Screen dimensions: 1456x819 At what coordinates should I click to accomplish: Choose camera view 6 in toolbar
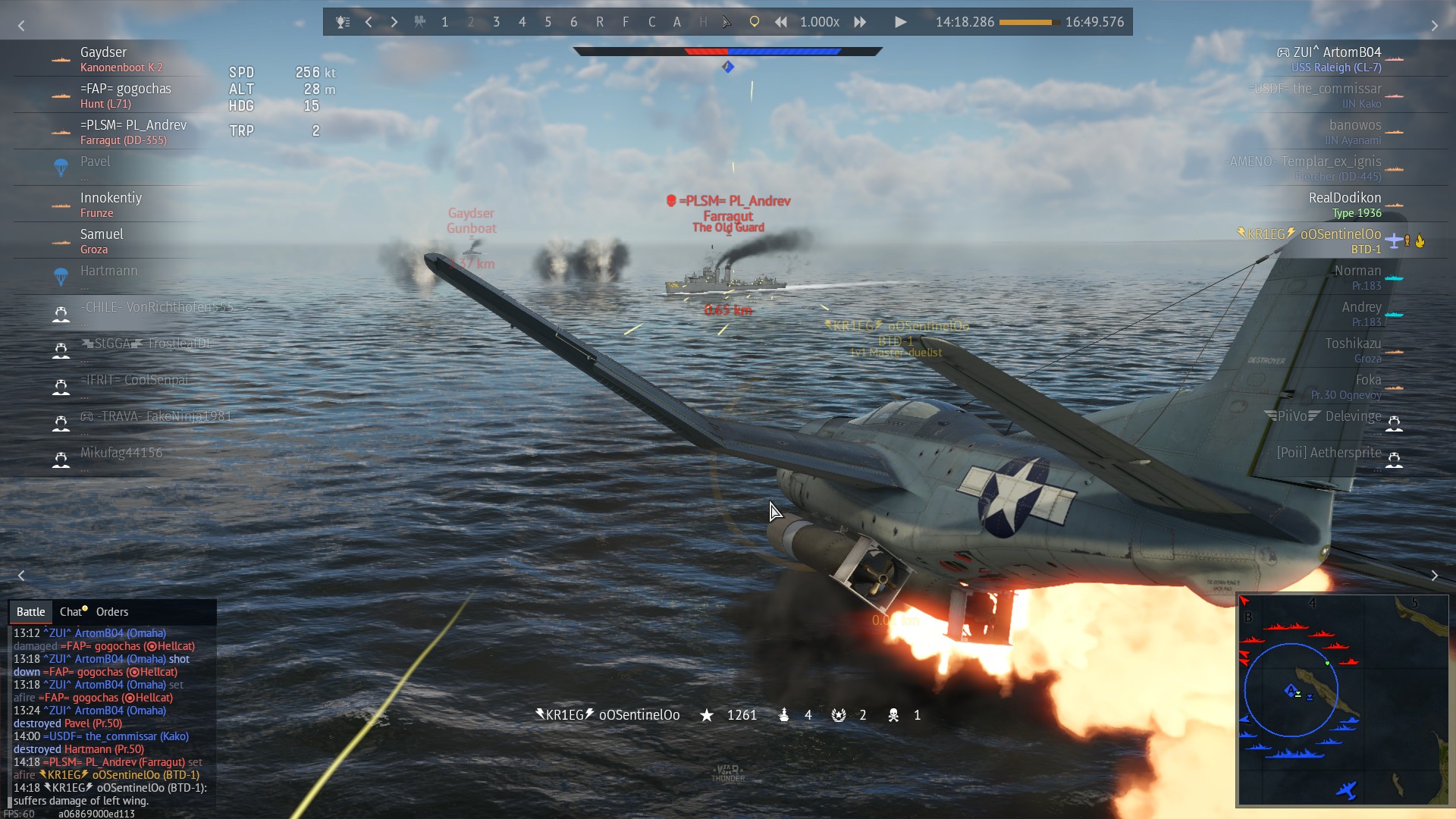coord(574,22)
